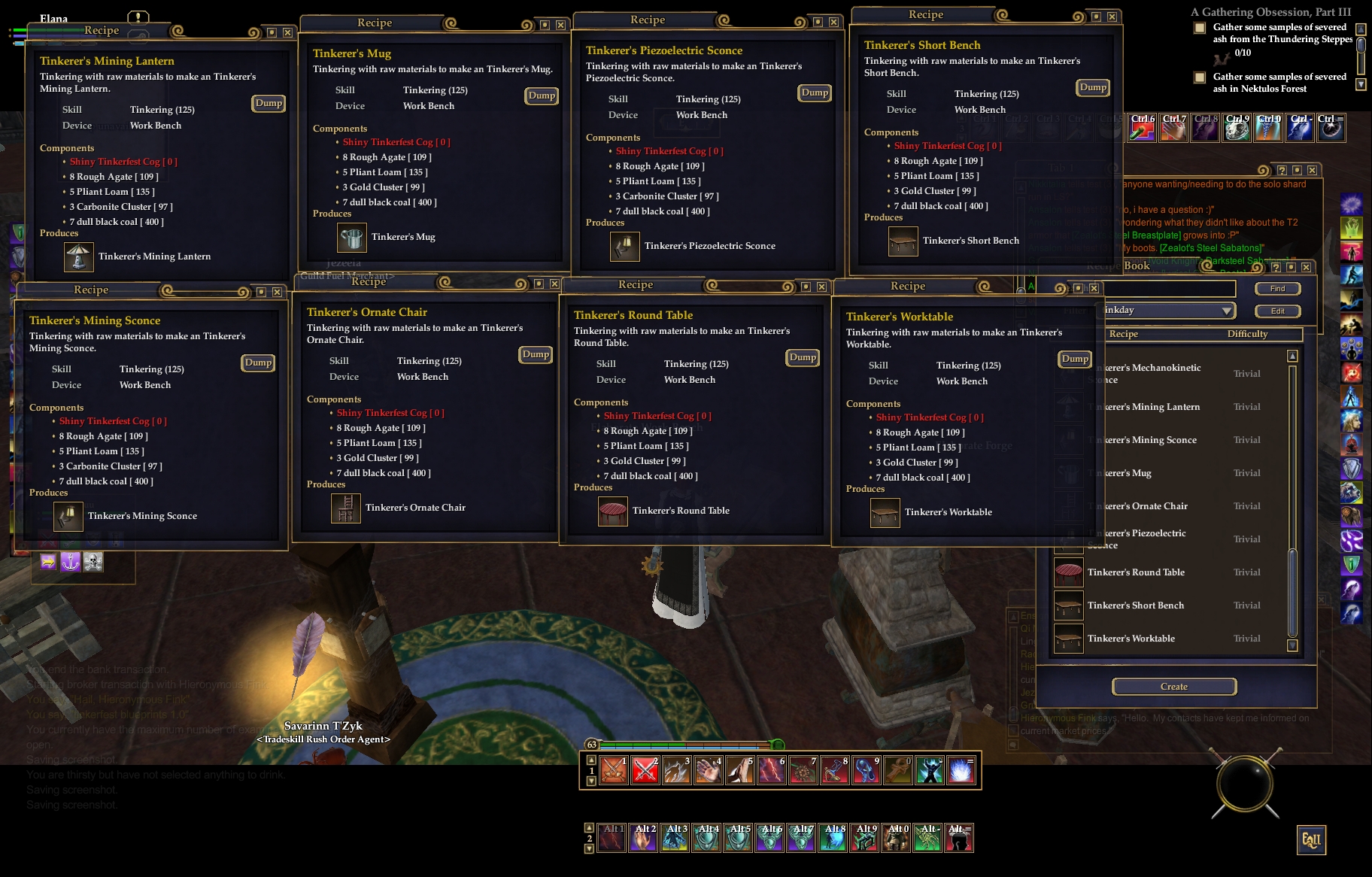Dump the Tinkerer's Ornate Chair recipe
This screenshot has width=1372, height=877.
pyautogui.click(x=536, y=354)
